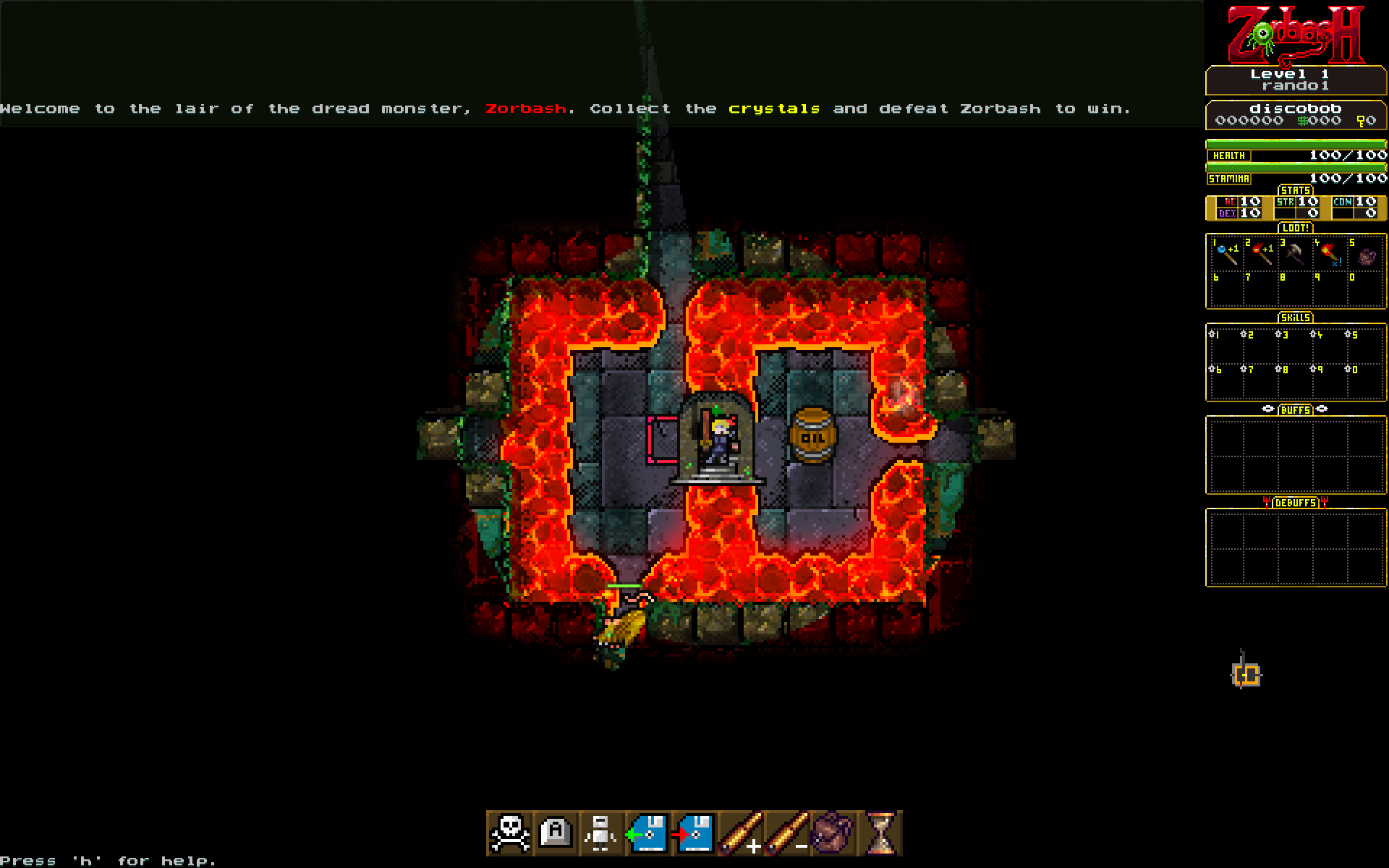Select the leather bag in loot slot 5

click(x=1366, y=256)
